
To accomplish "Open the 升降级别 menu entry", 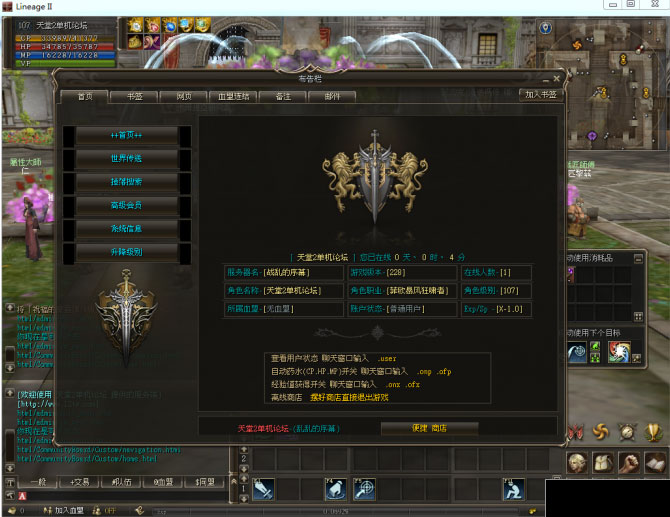I will (126, 252).
